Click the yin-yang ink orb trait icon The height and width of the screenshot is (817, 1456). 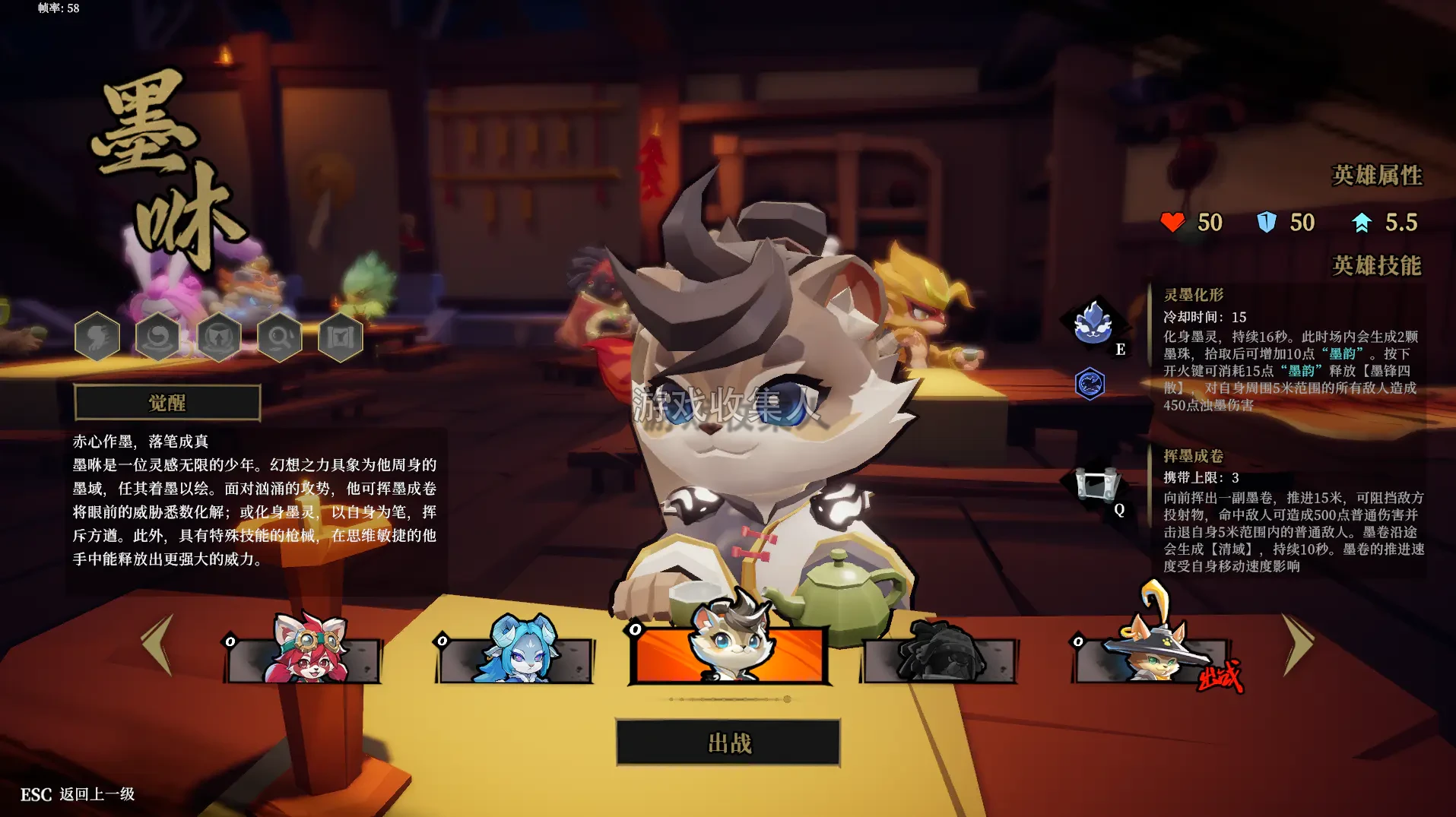[158, 337]
